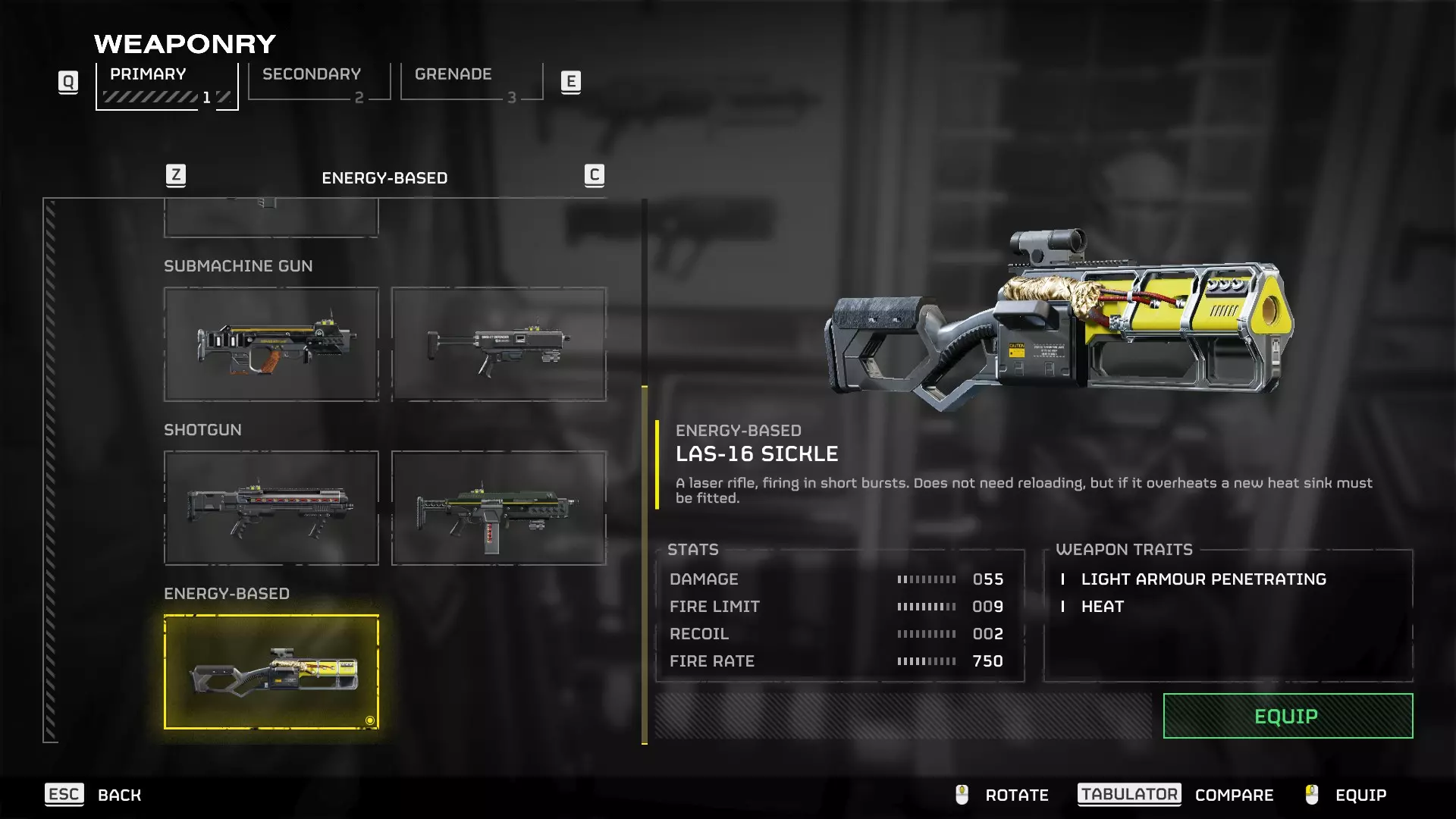This screenshot has height=819, width=1456.
Task: Equip the LAS-16 Sickle with the green button
Action: pyautogui.click(x=1288, y=716)
